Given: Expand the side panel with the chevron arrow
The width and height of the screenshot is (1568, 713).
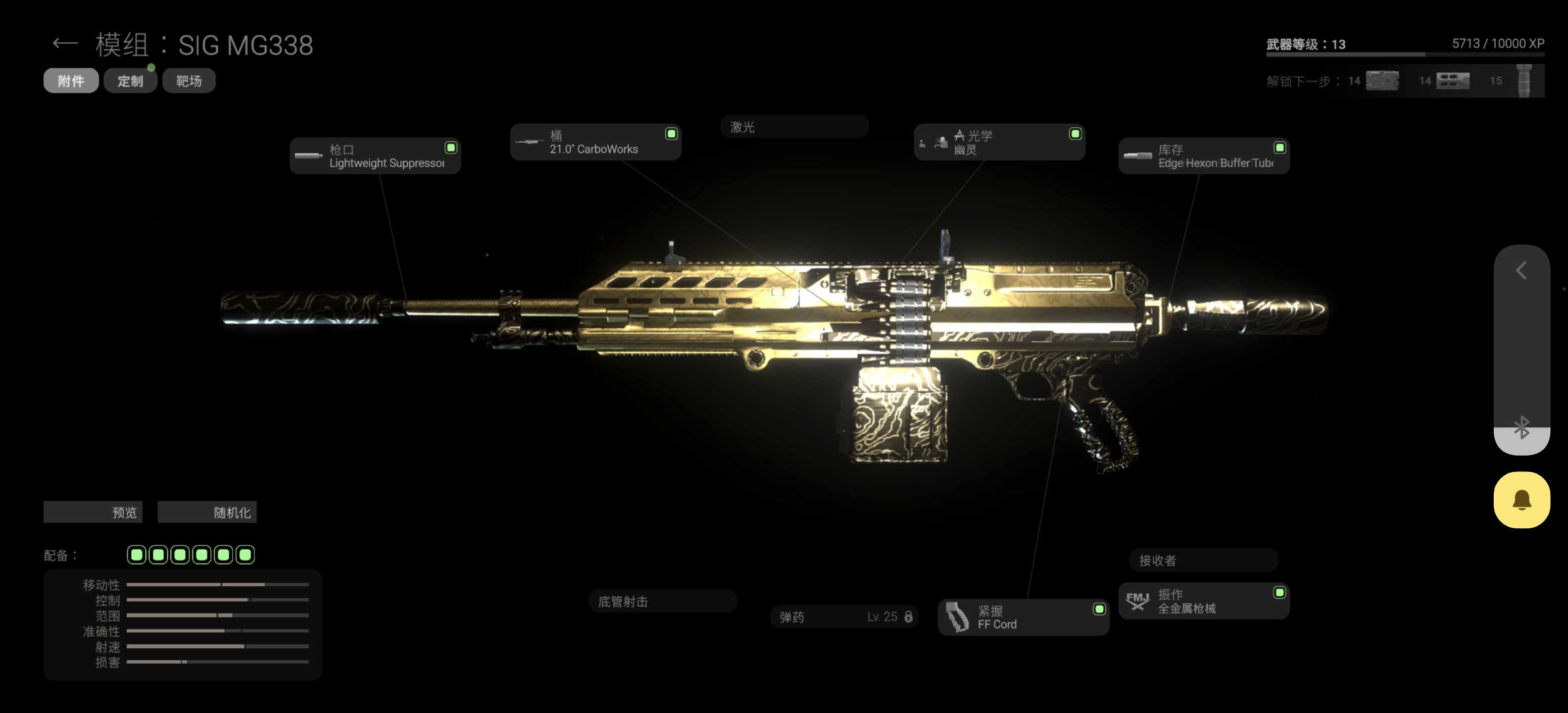Looking at the screenshot, I should (1521, 270).
